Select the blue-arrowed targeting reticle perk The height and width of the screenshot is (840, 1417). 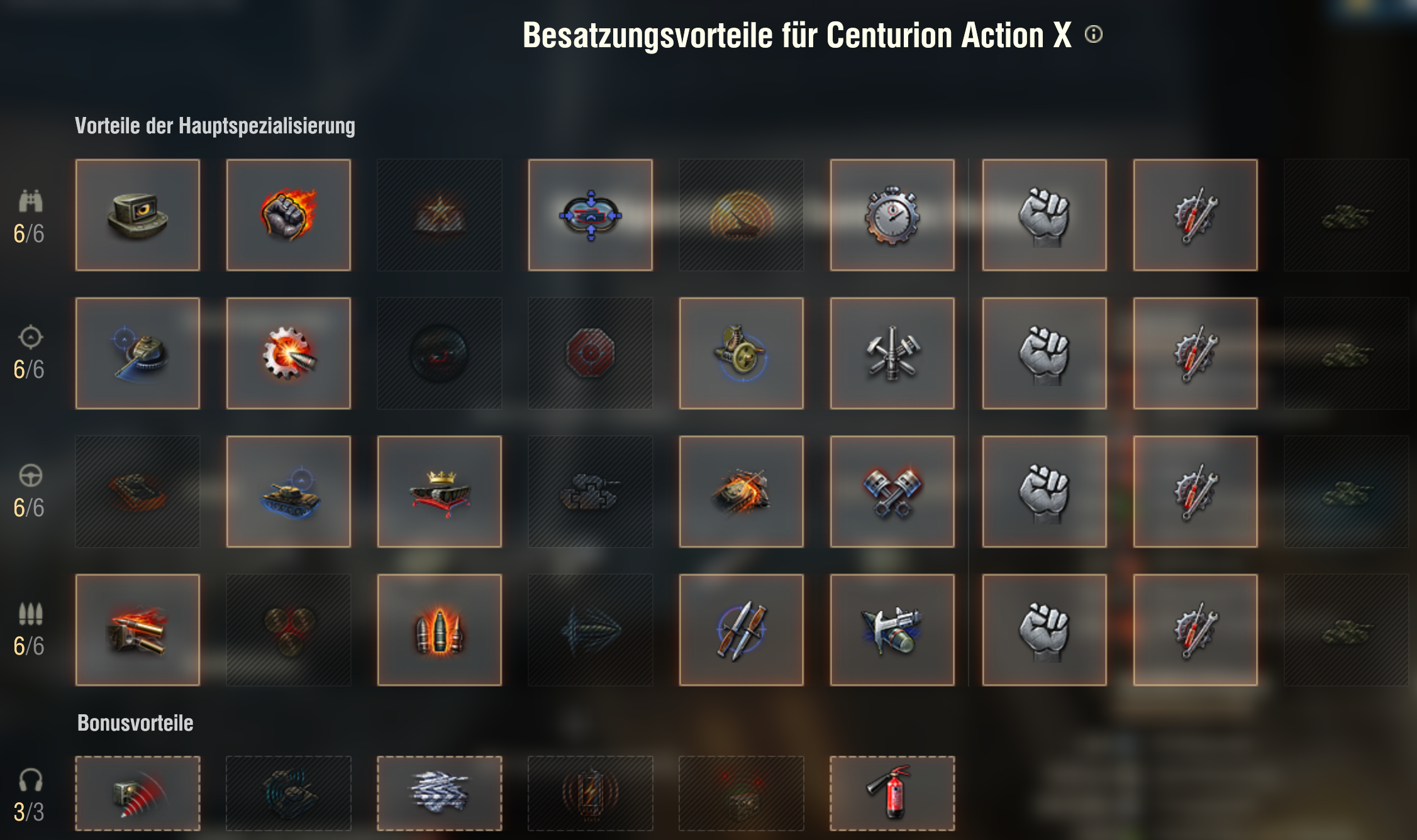591,215
